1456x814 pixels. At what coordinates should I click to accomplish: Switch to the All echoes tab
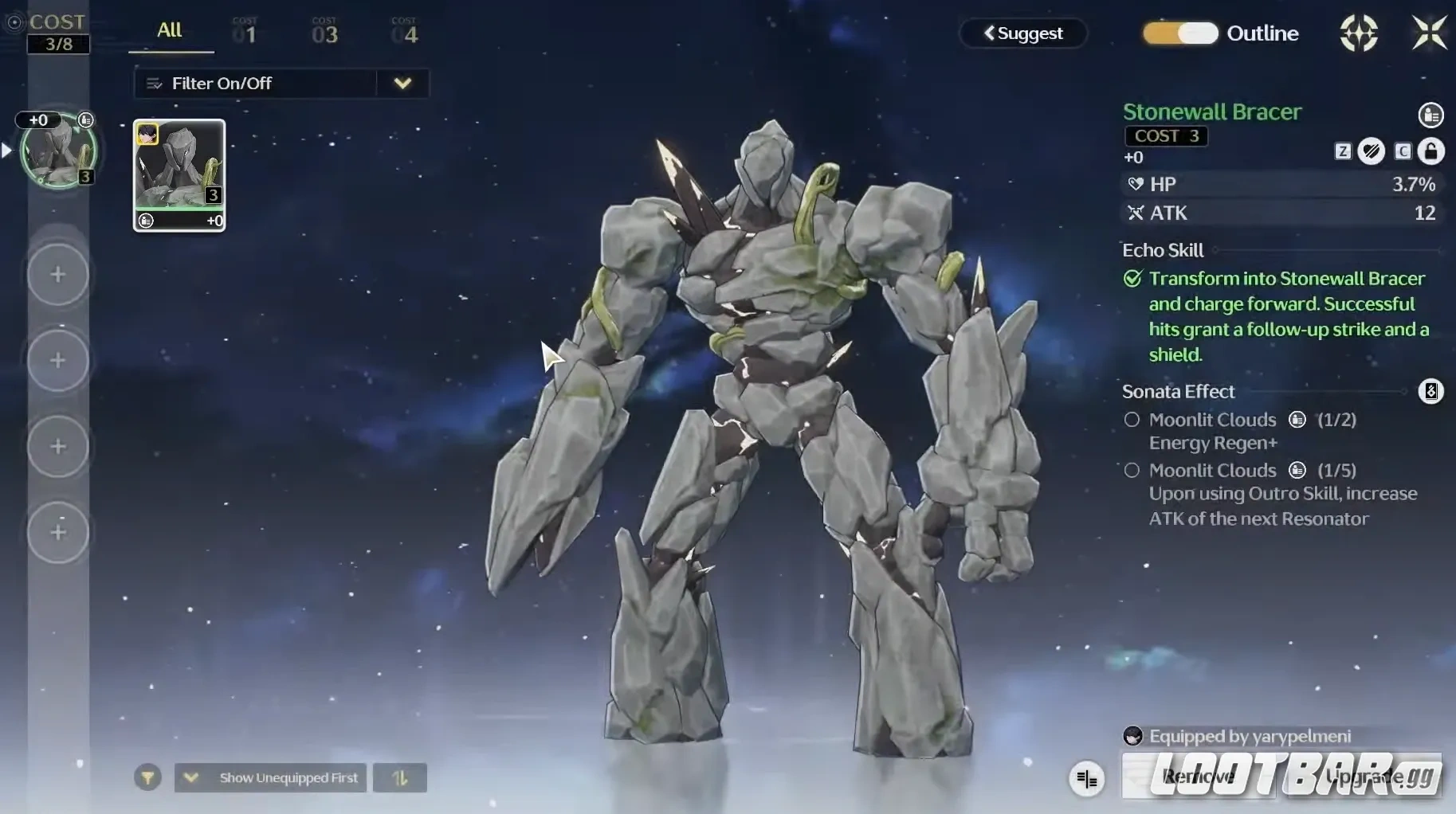[170, 31]
